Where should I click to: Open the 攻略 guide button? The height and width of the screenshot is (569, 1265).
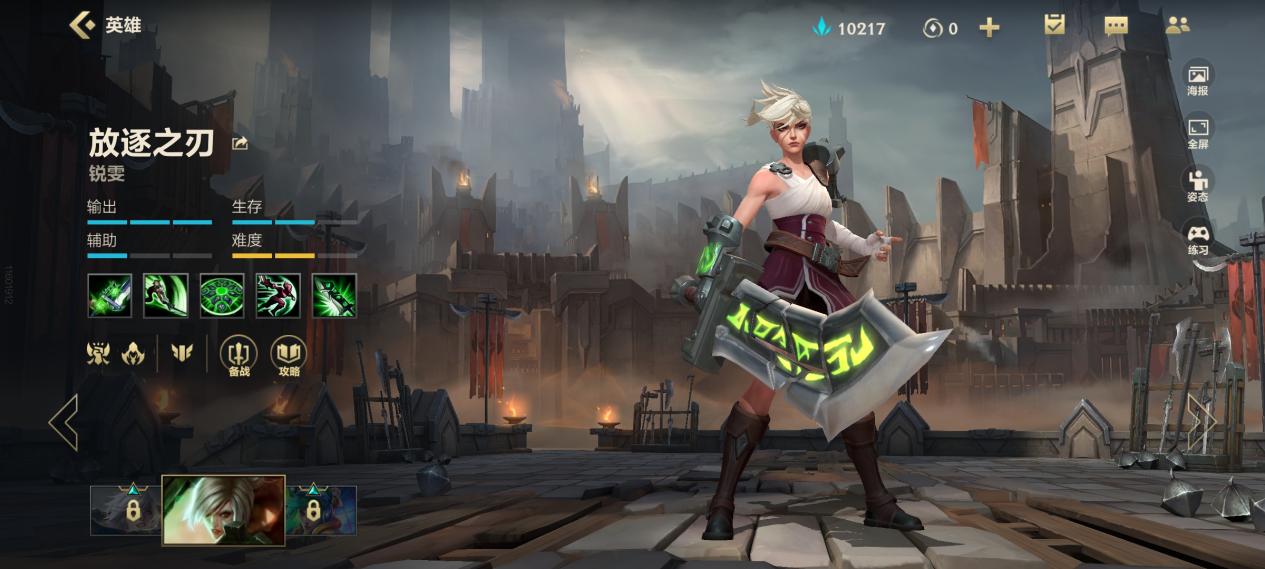[289, 356]
